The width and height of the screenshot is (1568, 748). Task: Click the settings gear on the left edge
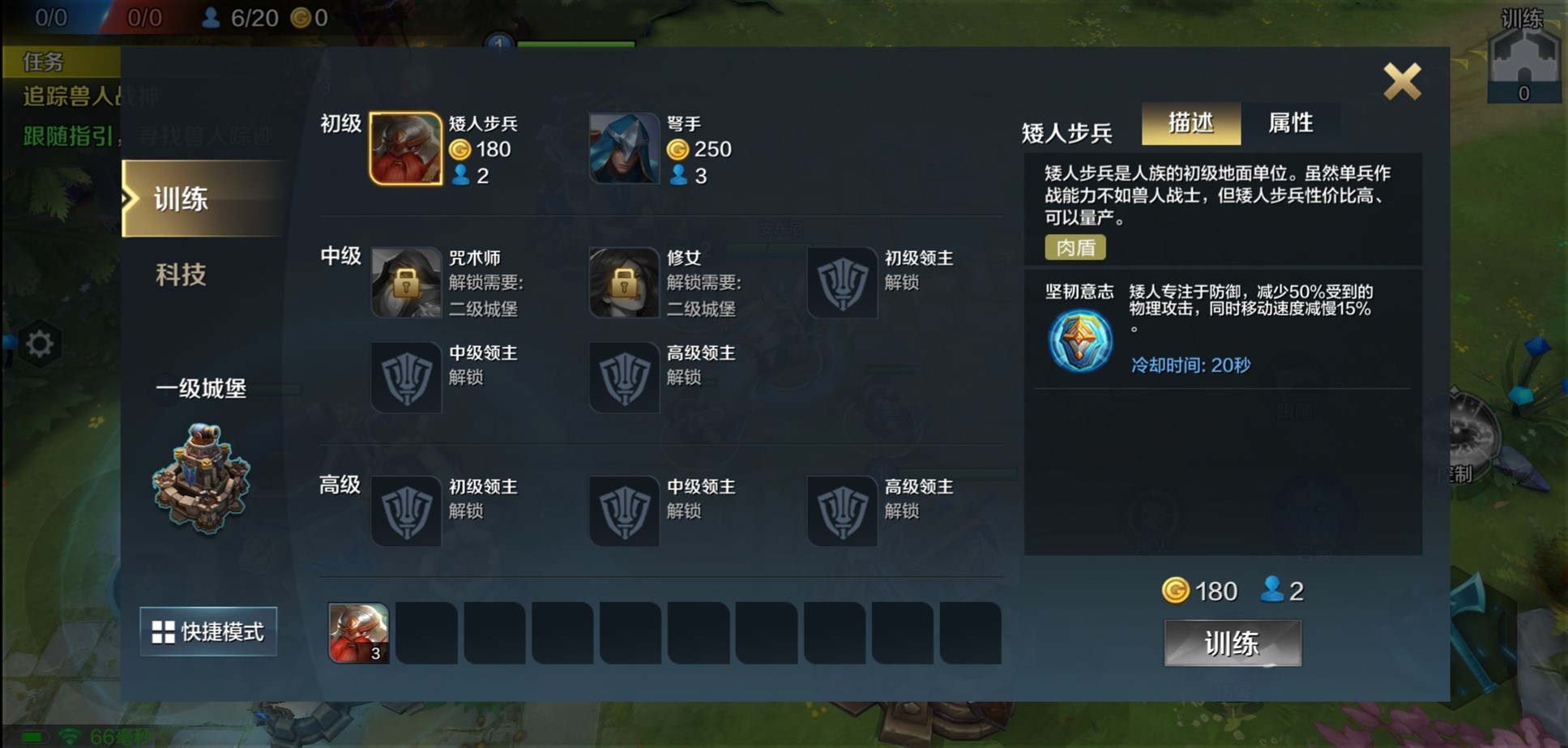pos(41,344)
